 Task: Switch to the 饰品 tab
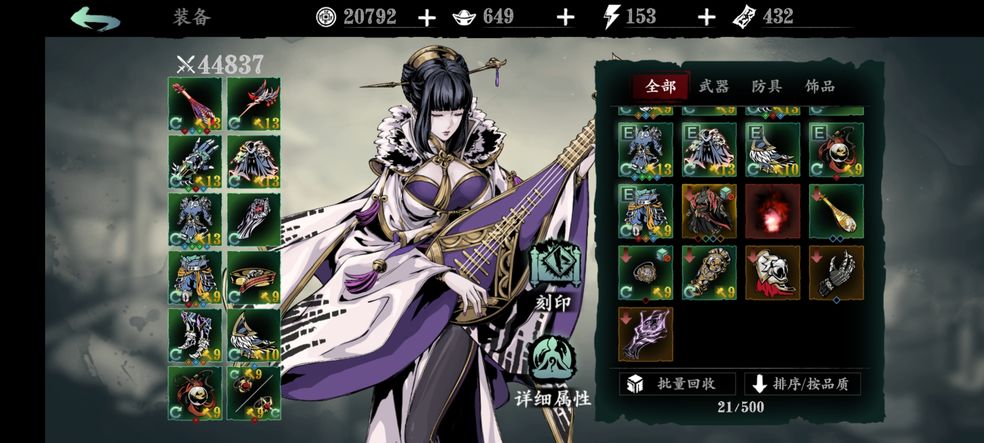(819, 87)
